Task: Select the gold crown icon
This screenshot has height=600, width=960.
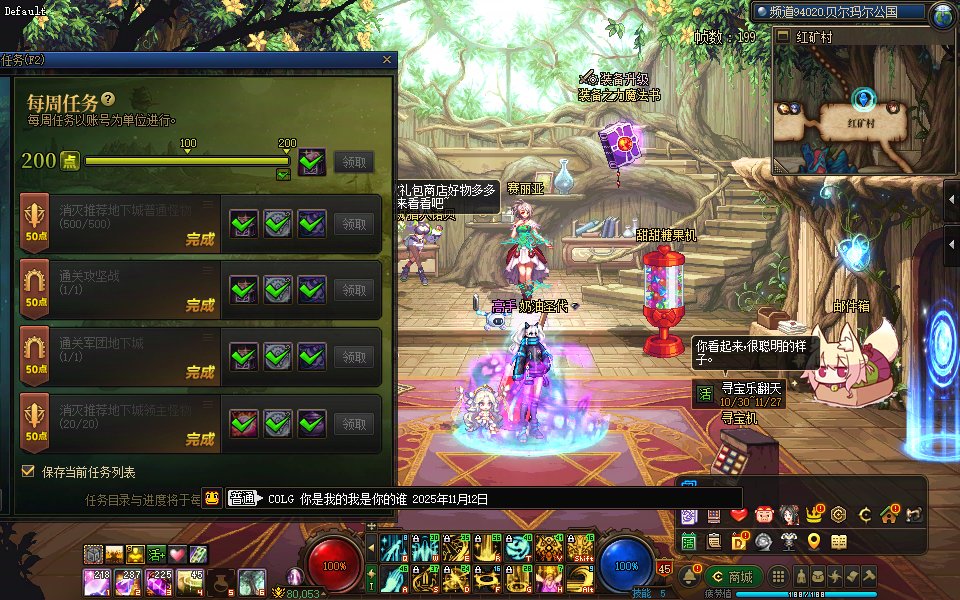Action: tap(814, 515)
